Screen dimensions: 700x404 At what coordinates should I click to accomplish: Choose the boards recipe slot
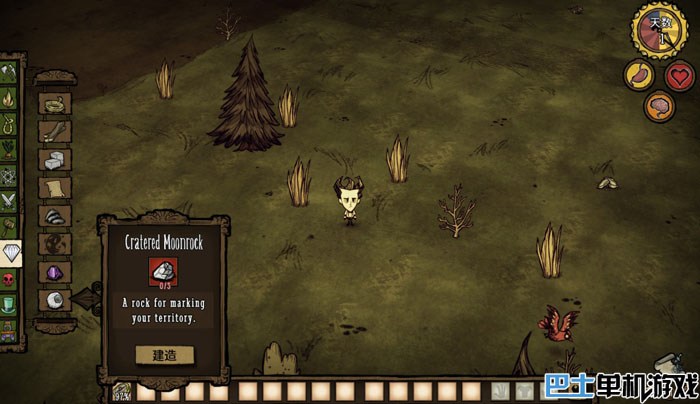pyautogui.click(x=54, y=131)
